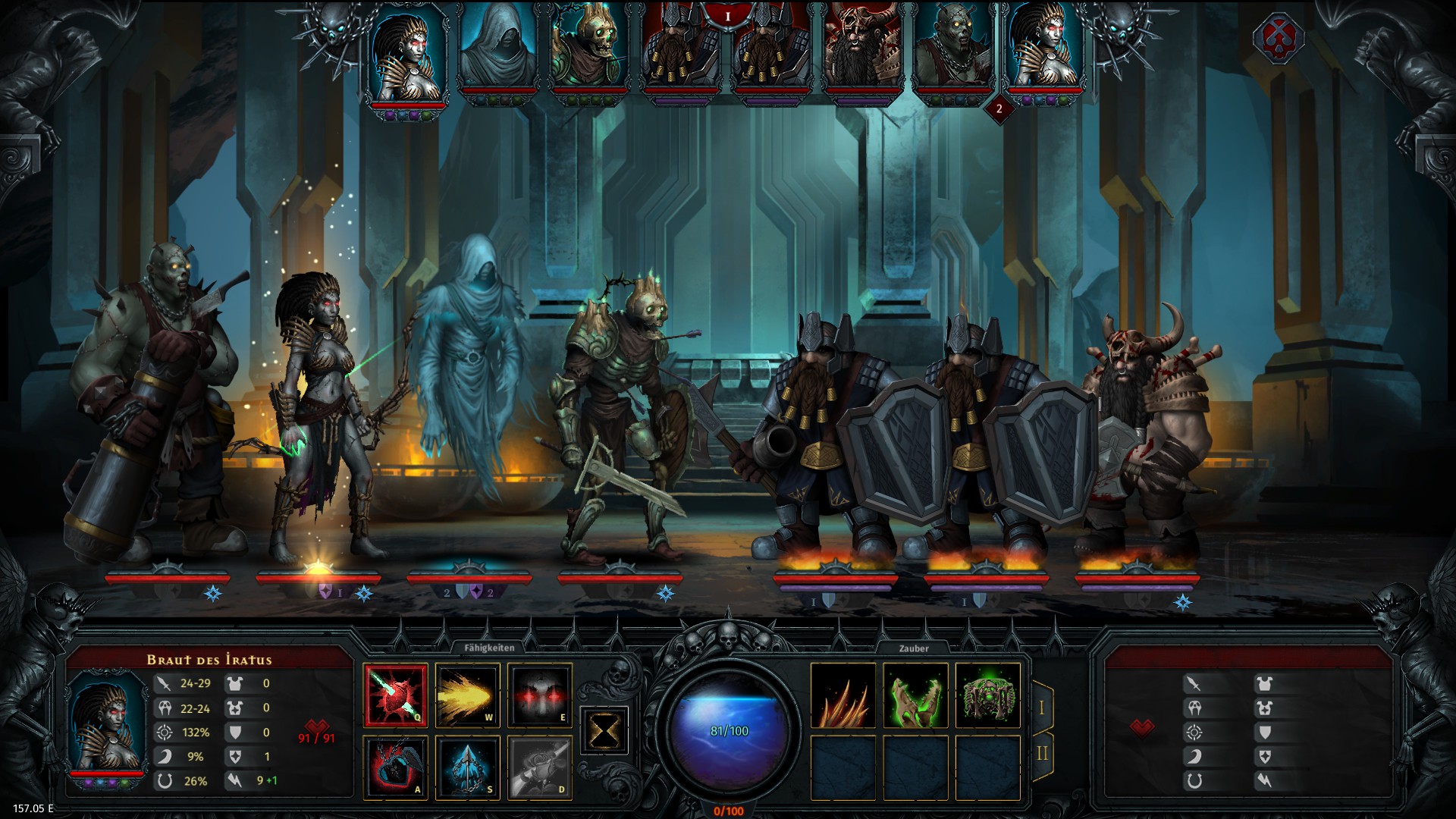Cast the green bone totem spell
This screenshot has height=819, width=1456.
(987, 695)
